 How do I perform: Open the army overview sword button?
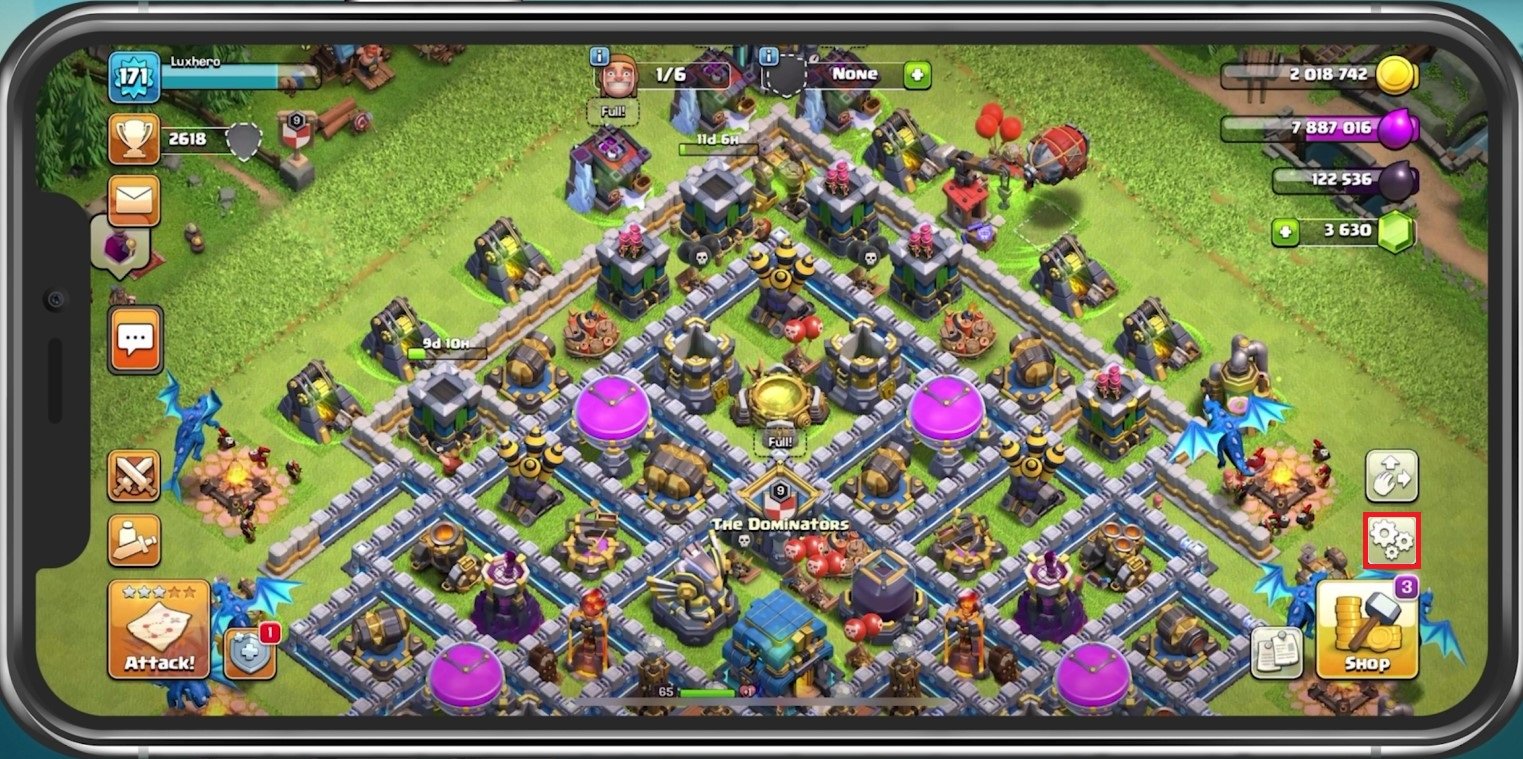click(134, 540)
